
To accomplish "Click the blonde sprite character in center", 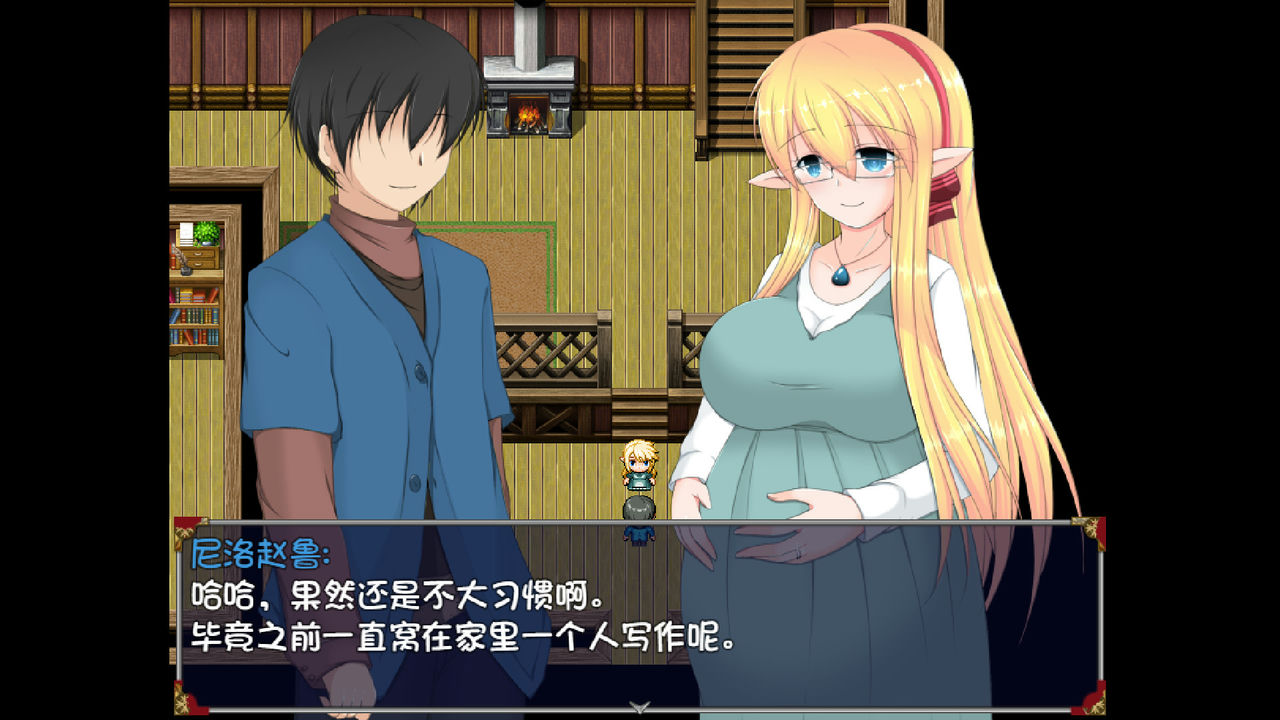I will tap(637, 465).
